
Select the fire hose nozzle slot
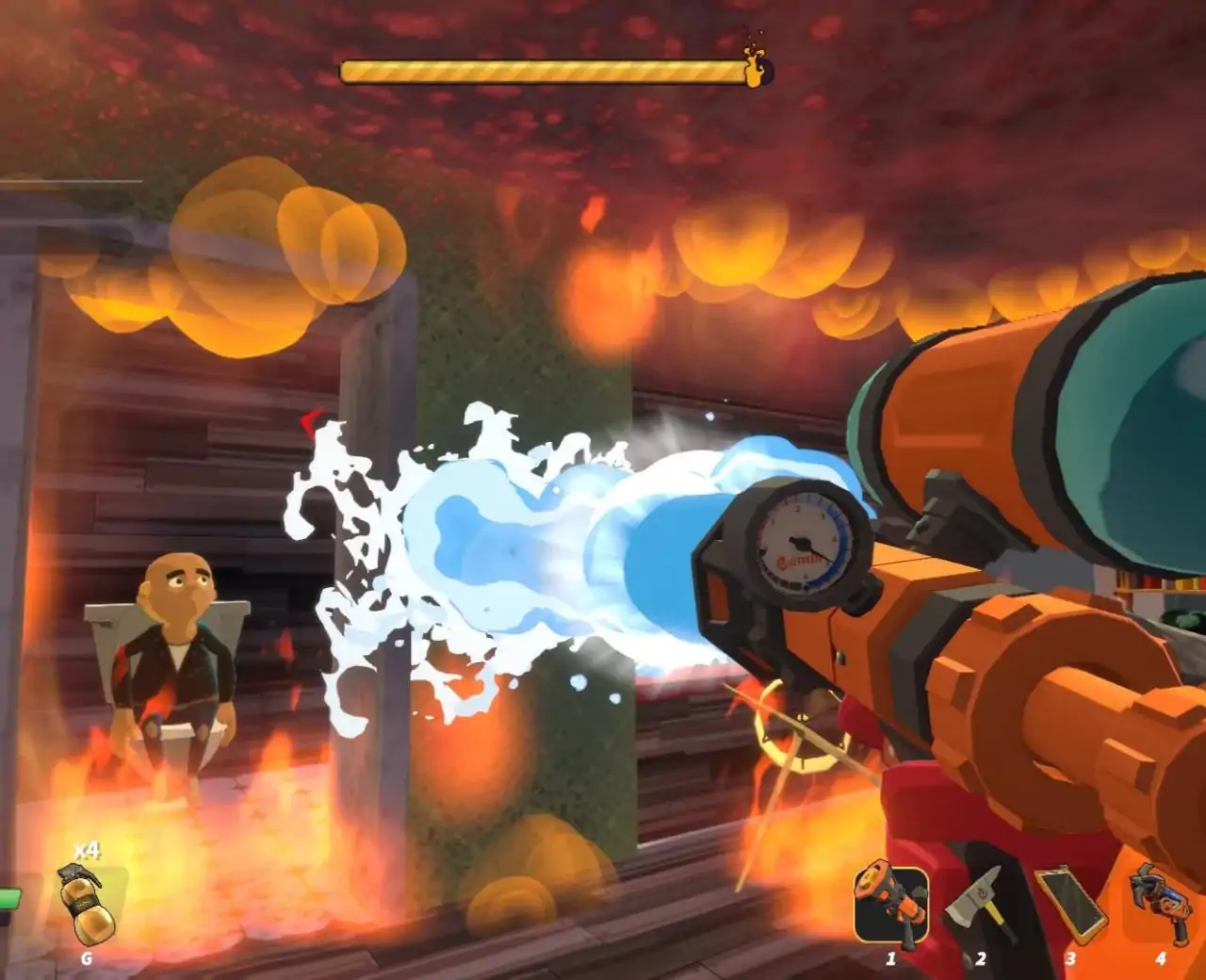[x=890, y=906]
